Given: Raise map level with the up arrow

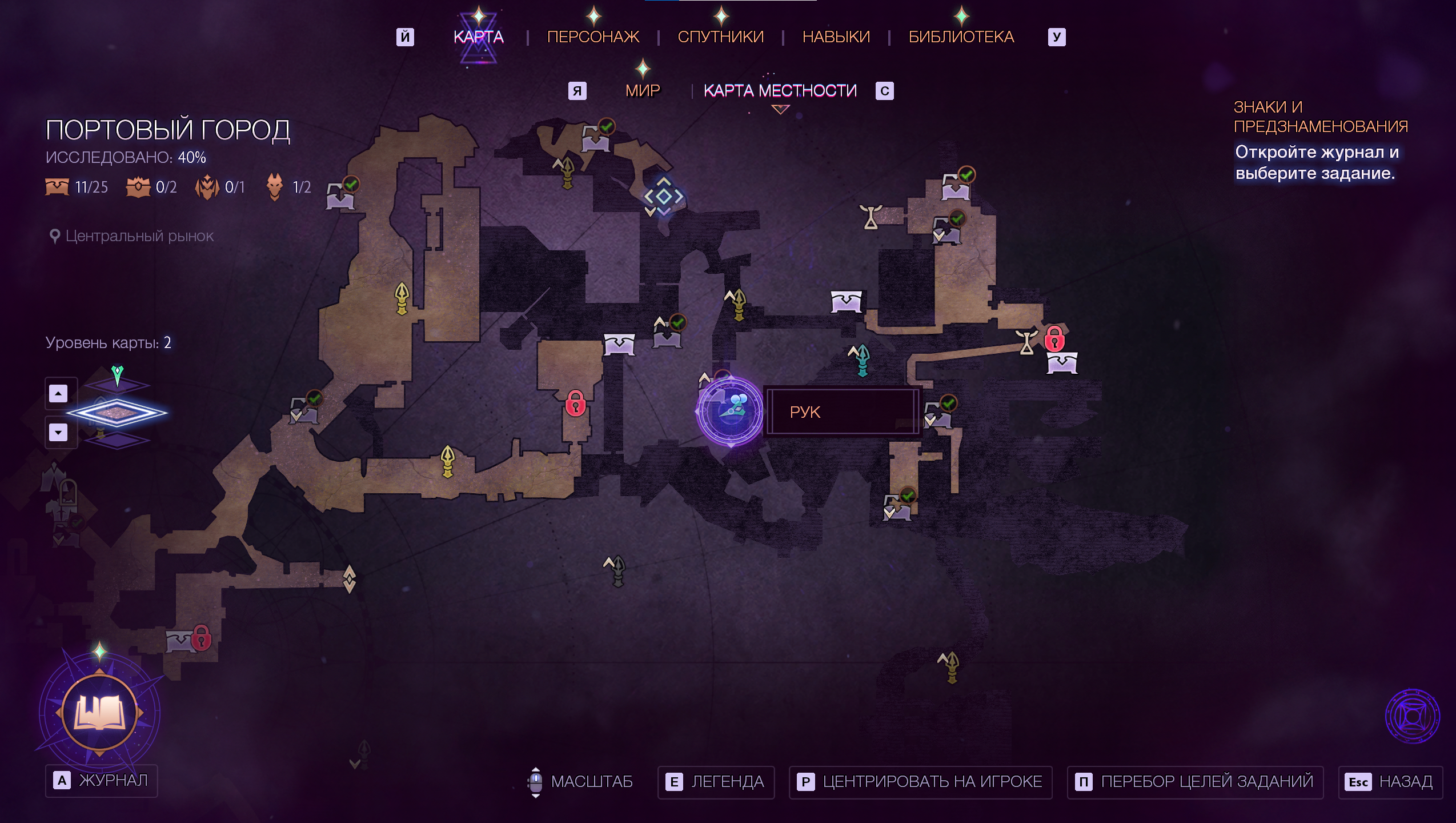Looking at the screenshot, I should tap(58, 393).
